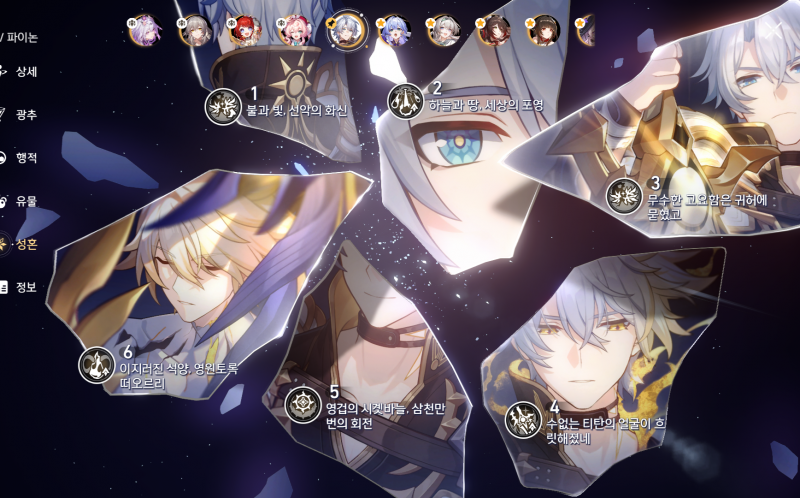The image size is (800, 498).
Task: Select the 유물 (Relics) tab
Action: (x=20, y=201)
